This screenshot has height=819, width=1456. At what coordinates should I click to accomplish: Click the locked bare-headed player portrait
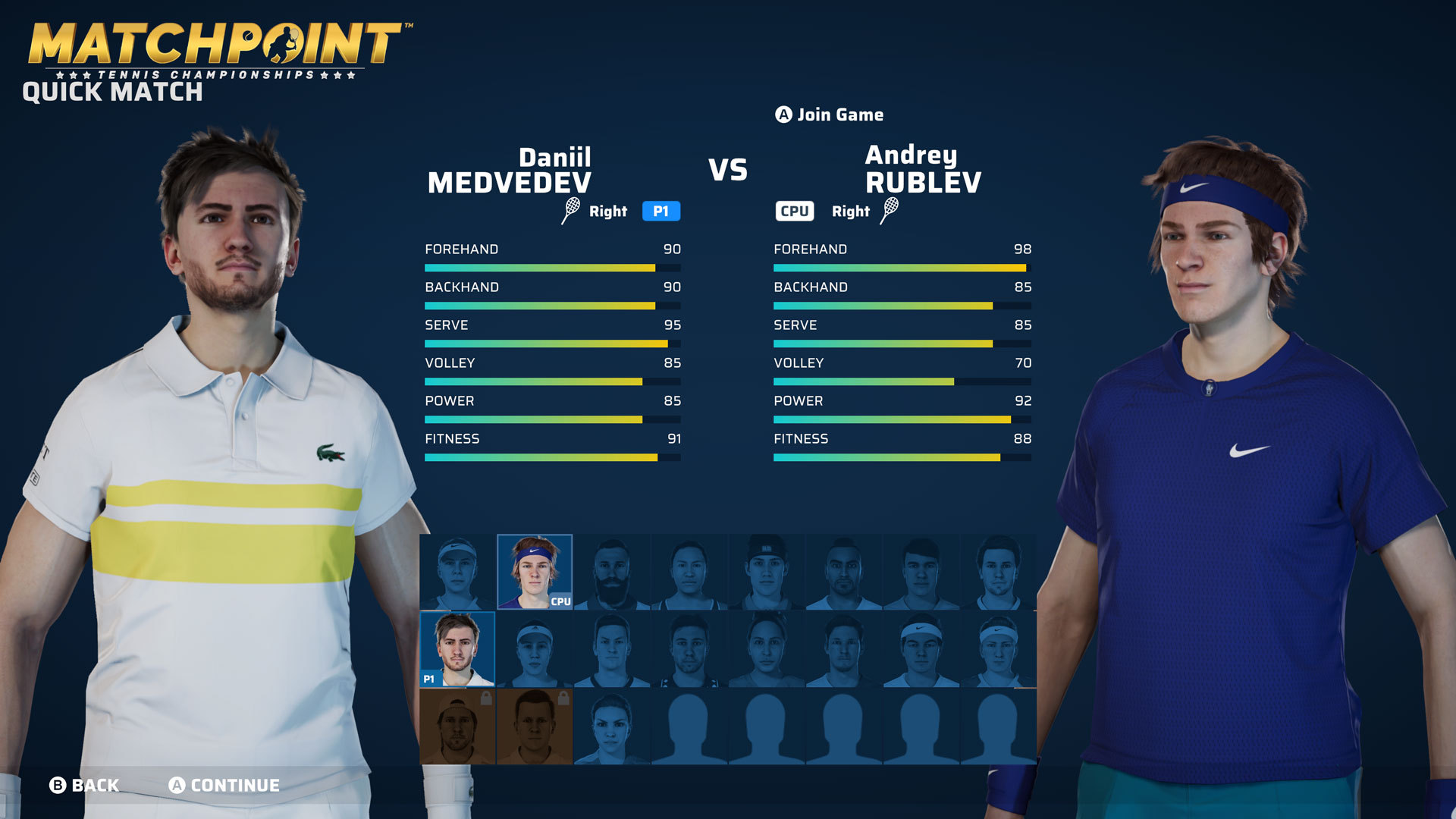click(x=535, y=726)
